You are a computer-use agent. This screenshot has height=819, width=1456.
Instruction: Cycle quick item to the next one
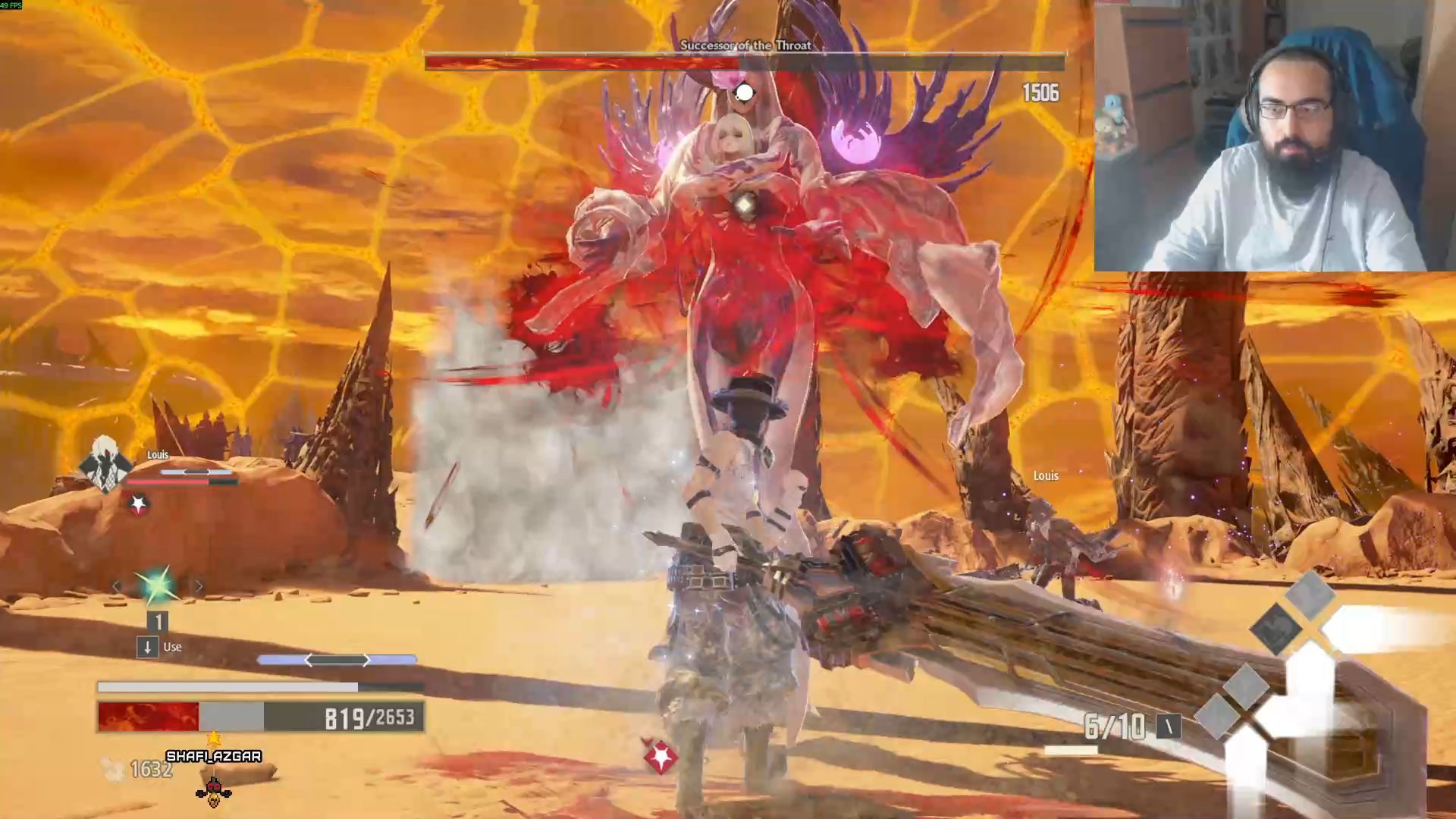pos(199,586)
